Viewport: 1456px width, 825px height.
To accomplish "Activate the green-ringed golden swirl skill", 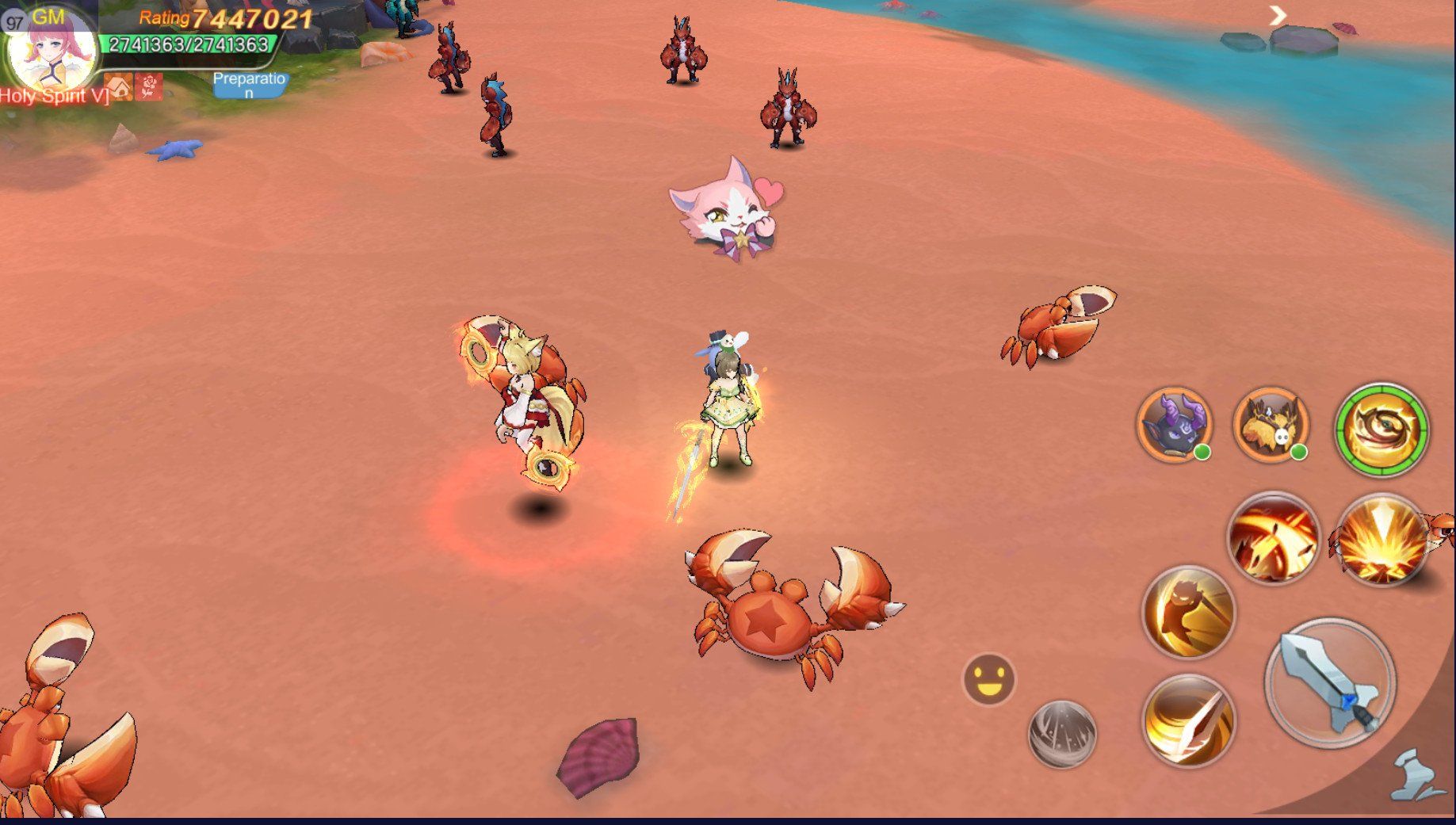I will point(1381,429).
